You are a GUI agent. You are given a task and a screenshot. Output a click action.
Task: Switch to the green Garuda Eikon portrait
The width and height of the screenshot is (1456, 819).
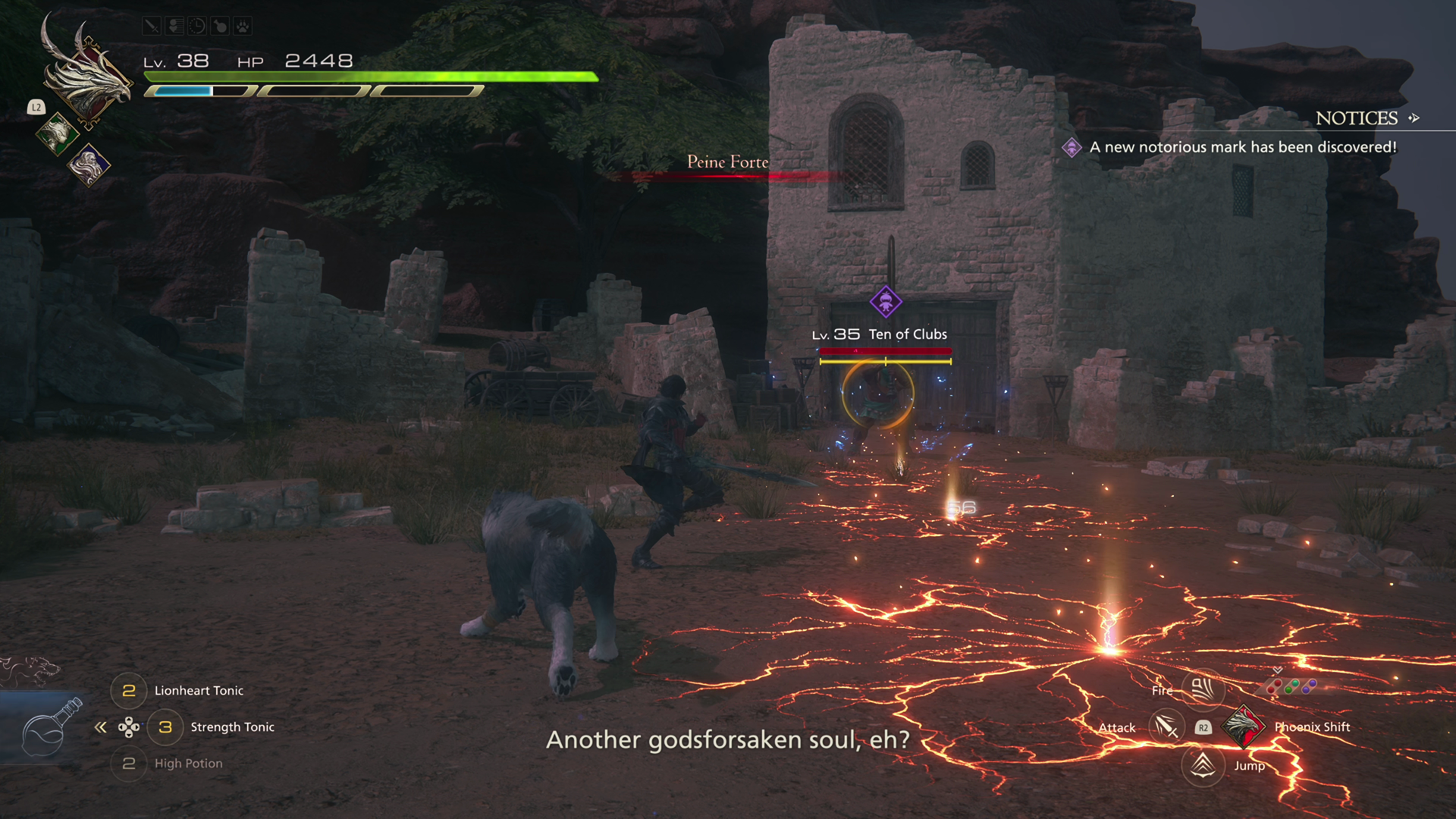[57, 134]
